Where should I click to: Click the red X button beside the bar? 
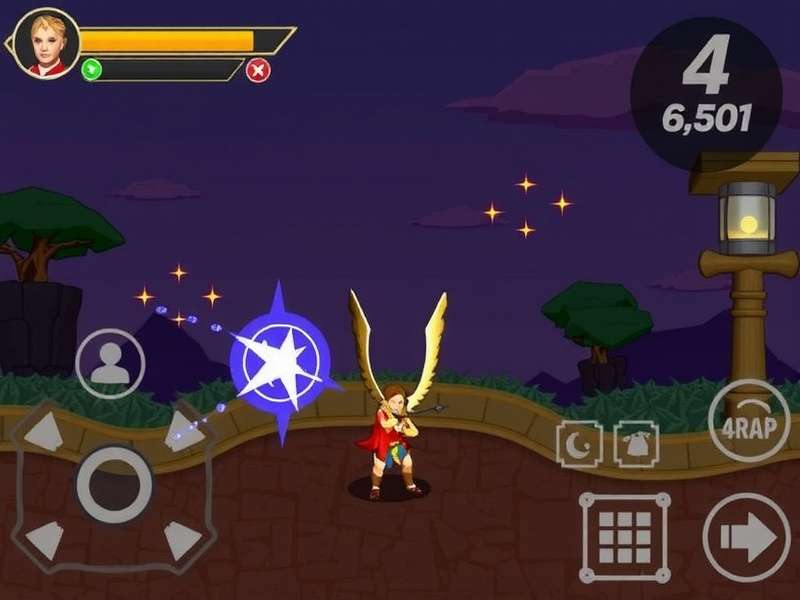pos(258,70)
